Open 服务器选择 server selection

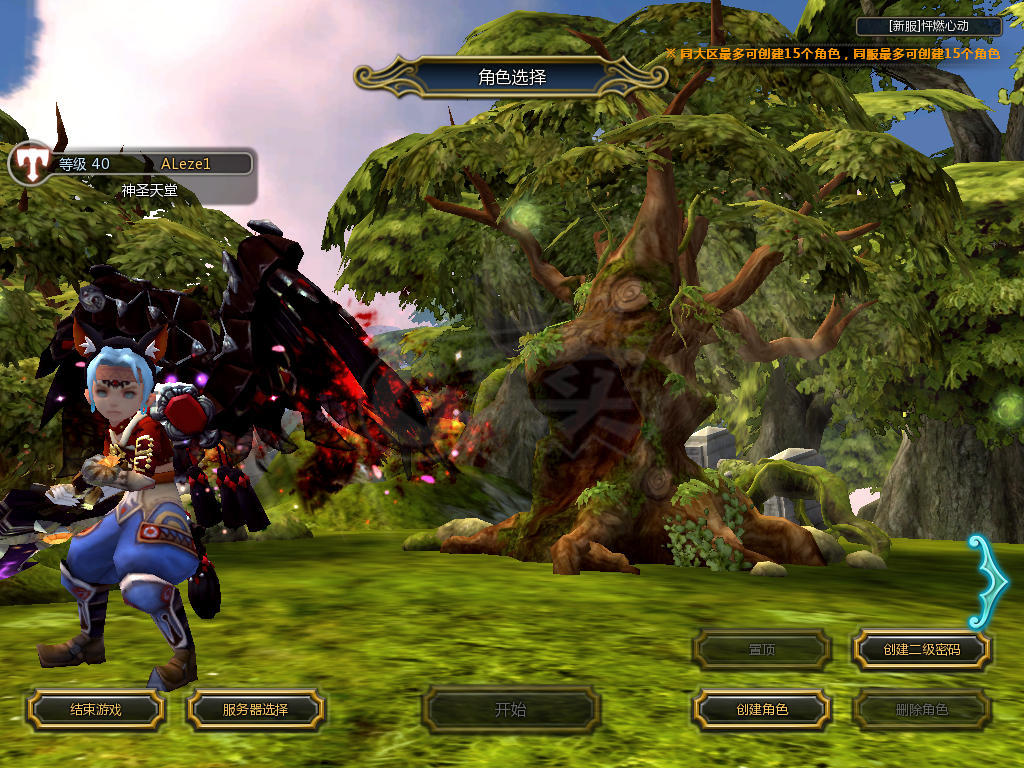[255, 710]
